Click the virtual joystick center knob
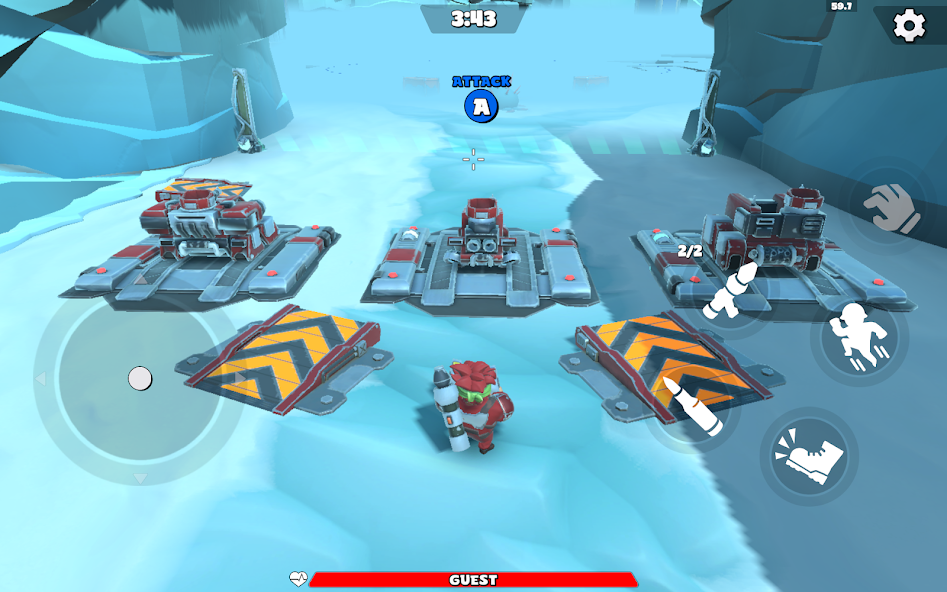 [x=140, y=378]
